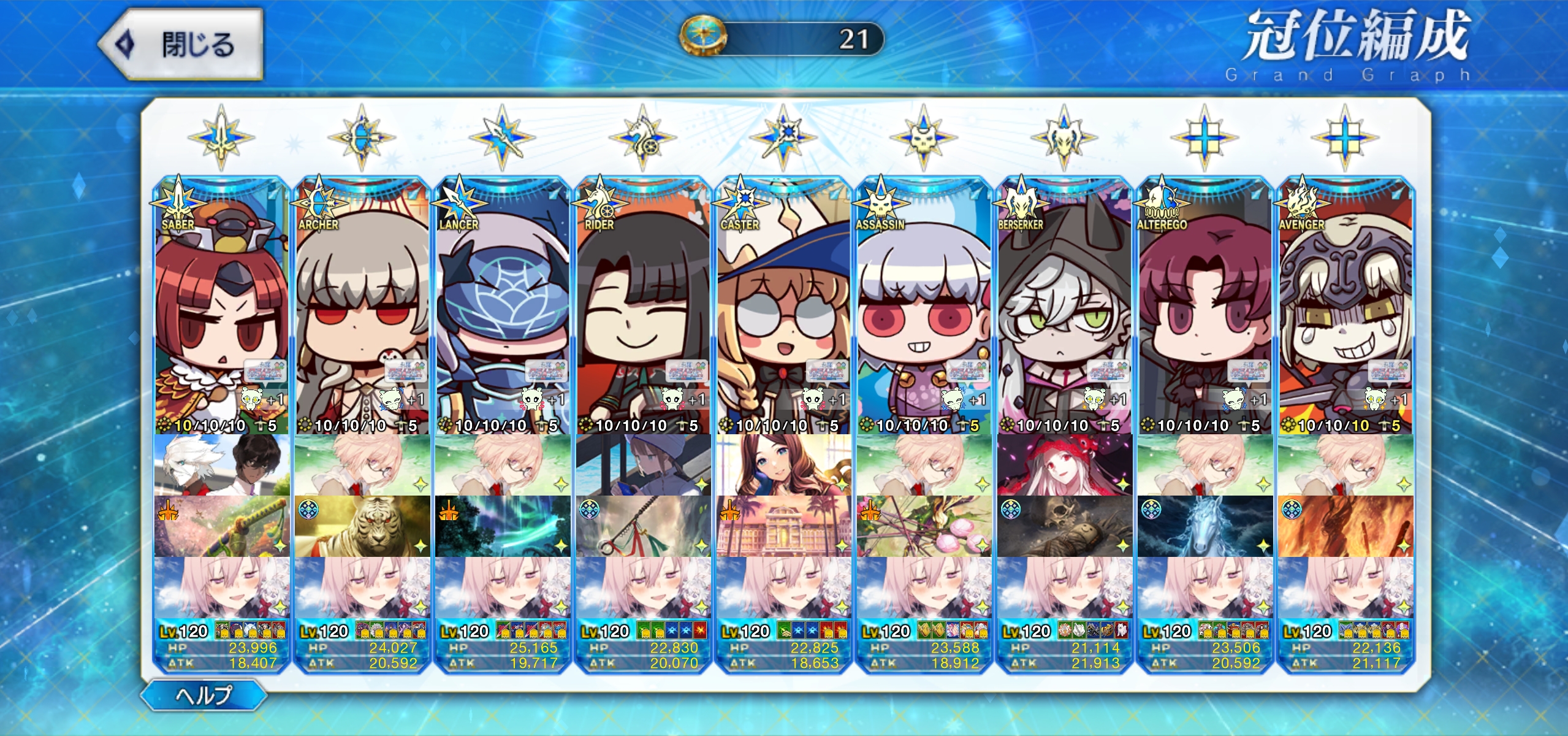Screen dimensions: 1568x736
Task: Select the Saber servant card
Action: [221, 307]
